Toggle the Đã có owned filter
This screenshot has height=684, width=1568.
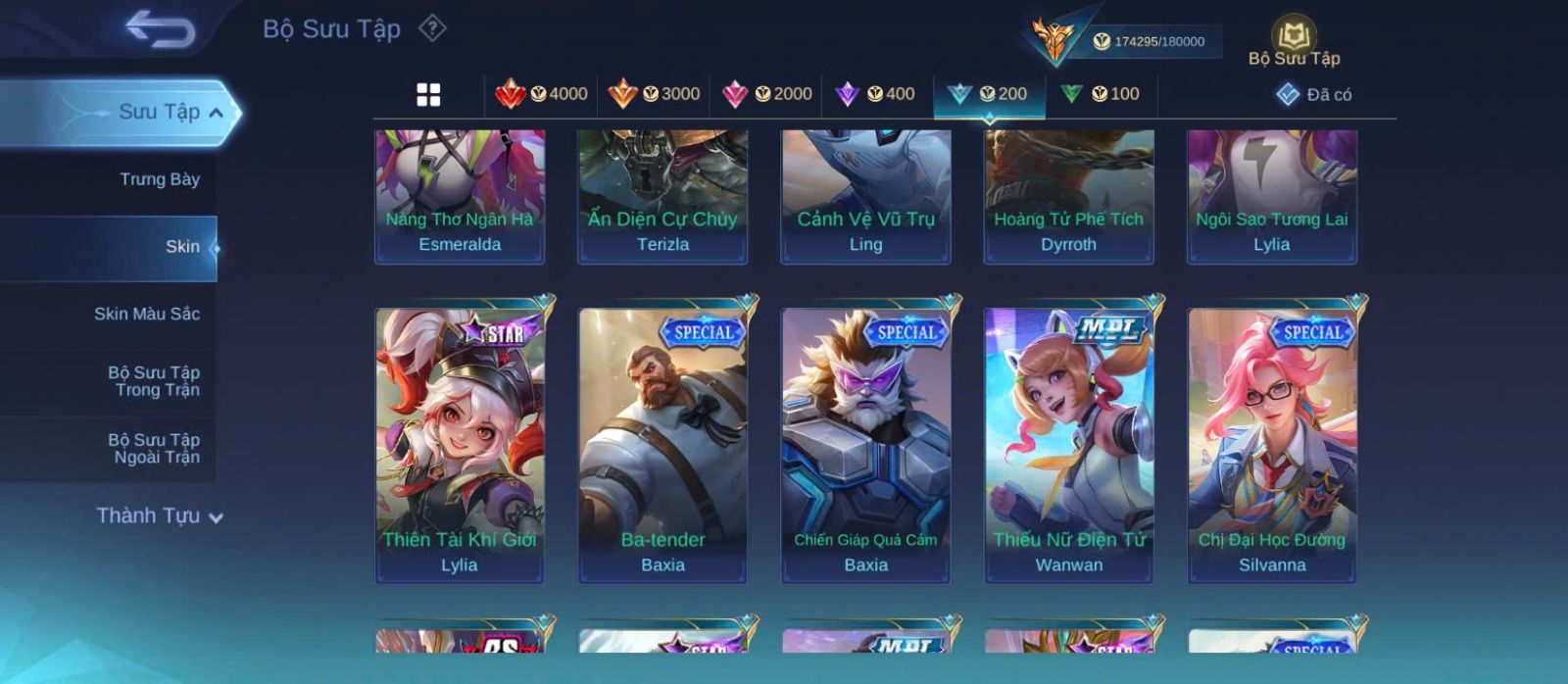coord(1313,95)
